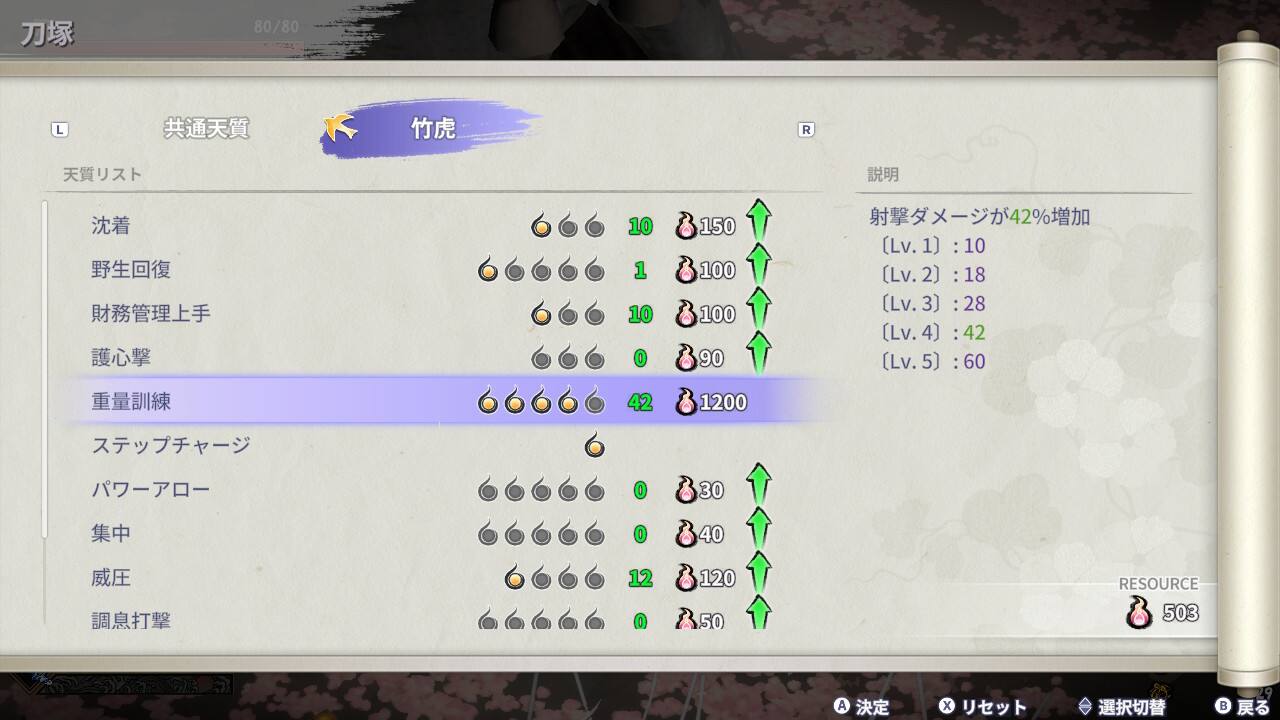Click the highlighted 重量訓練 talent
The width and height of the screenshot is (1280, 720).
[131, 402]
